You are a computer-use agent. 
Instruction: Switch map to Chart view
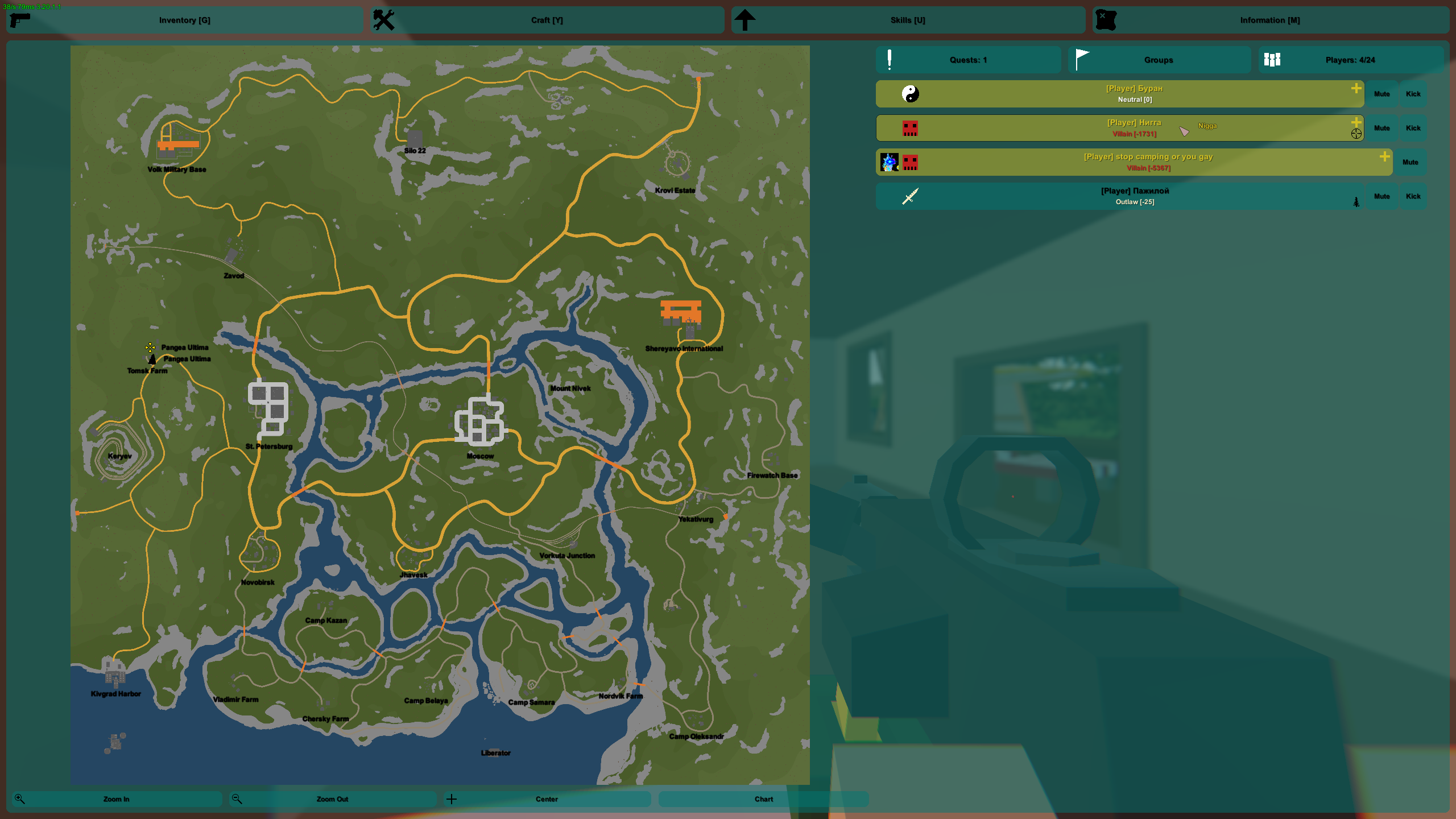pyautogui.click(x=763, y=799)
